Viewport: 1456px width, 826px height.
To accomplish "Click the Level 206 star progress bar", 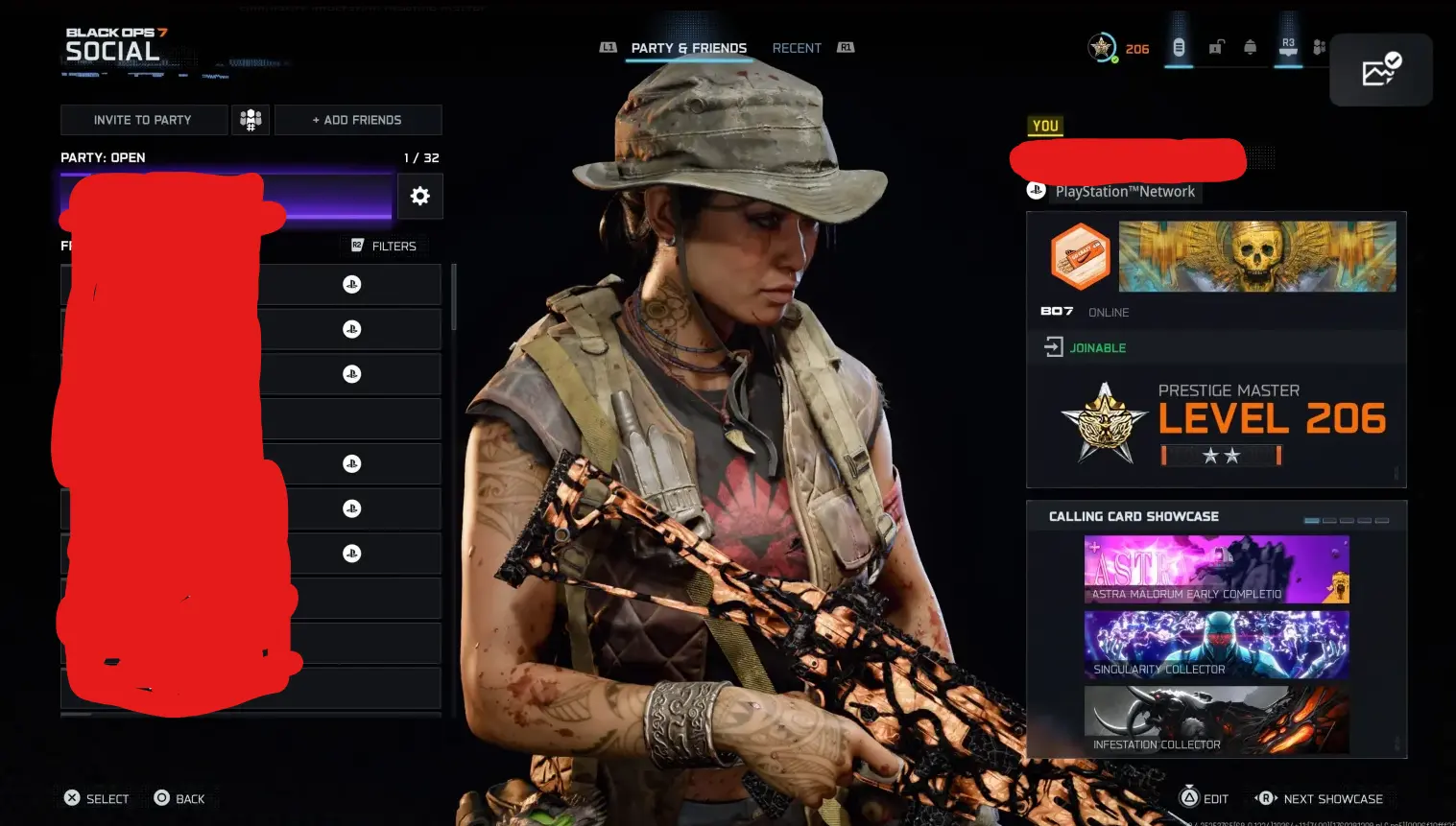I will pyautogui.click(x=1220, y=455).
